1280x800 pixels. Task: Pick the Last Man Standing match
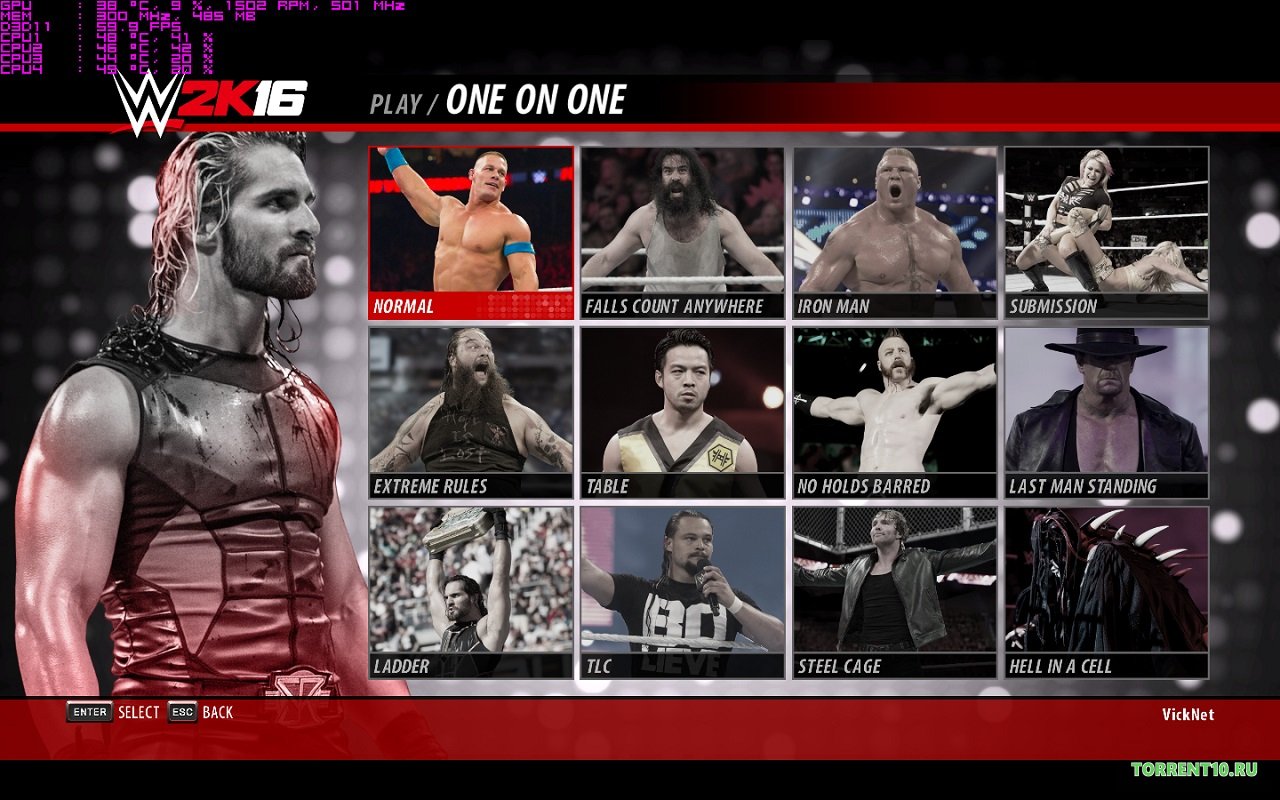(x=1107, y=413)
